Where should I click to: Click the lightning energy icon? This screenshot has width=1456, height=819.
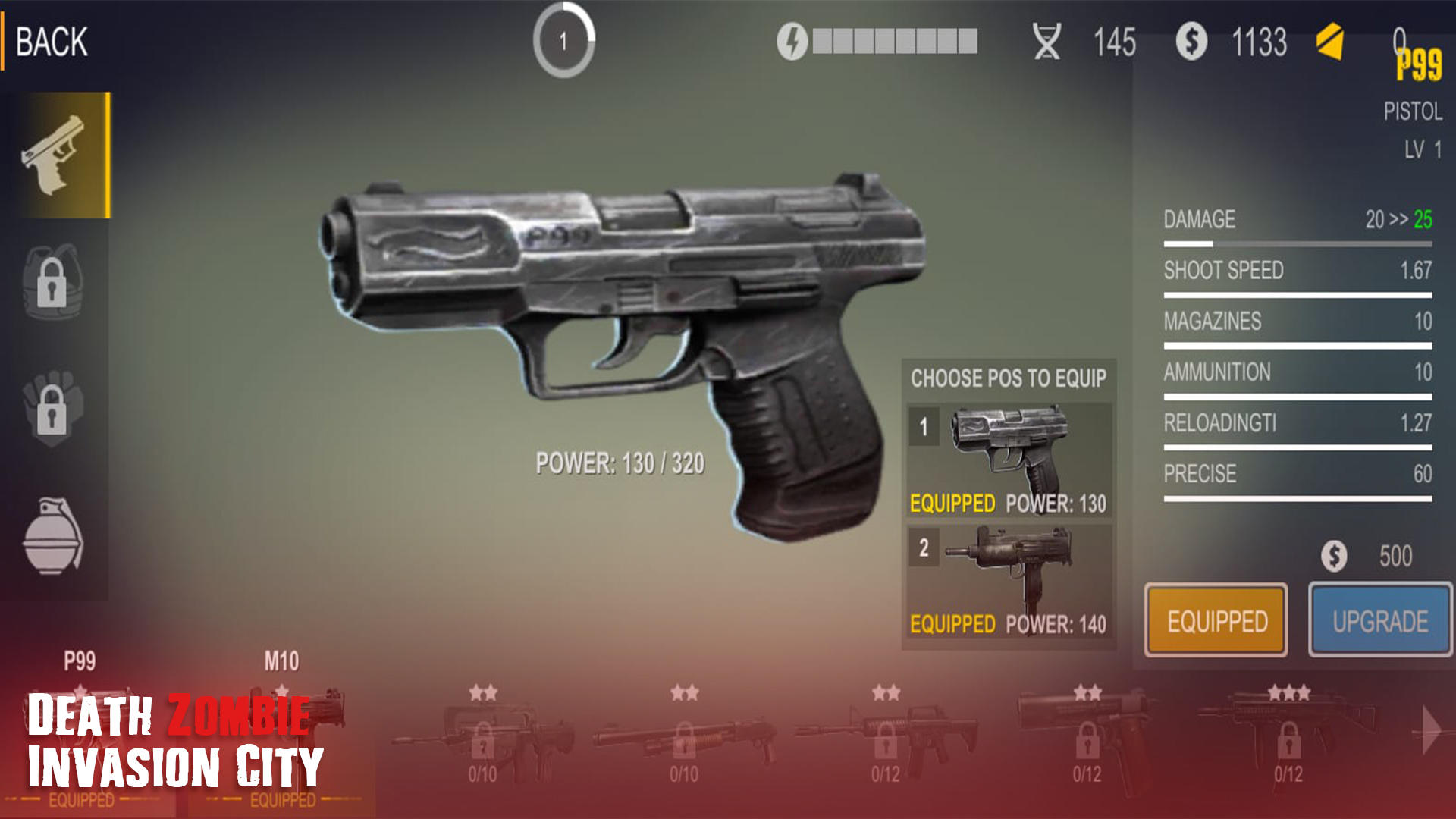click(x=792, y=42)
